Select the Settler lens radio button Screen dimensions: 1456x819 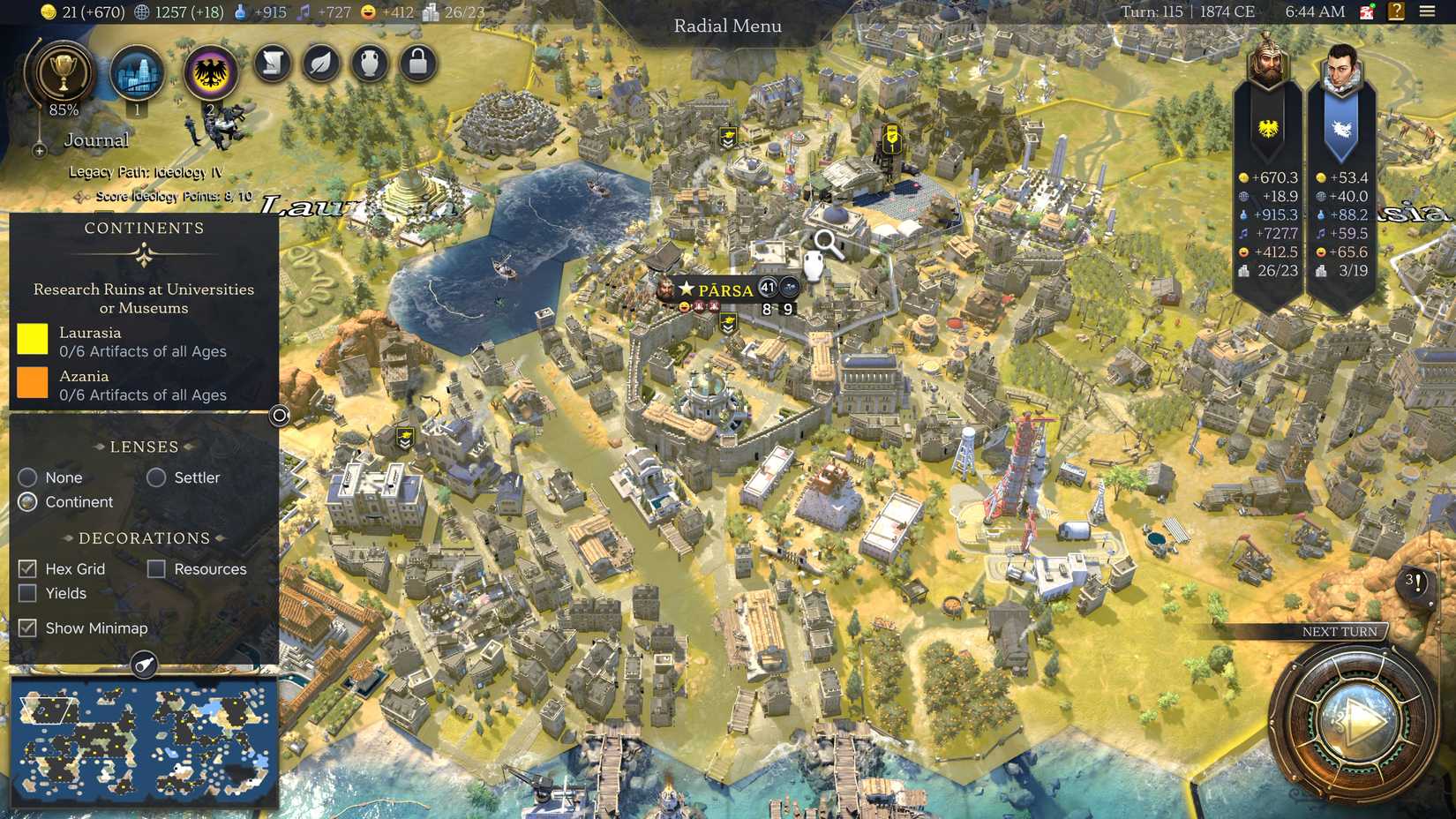157,477
